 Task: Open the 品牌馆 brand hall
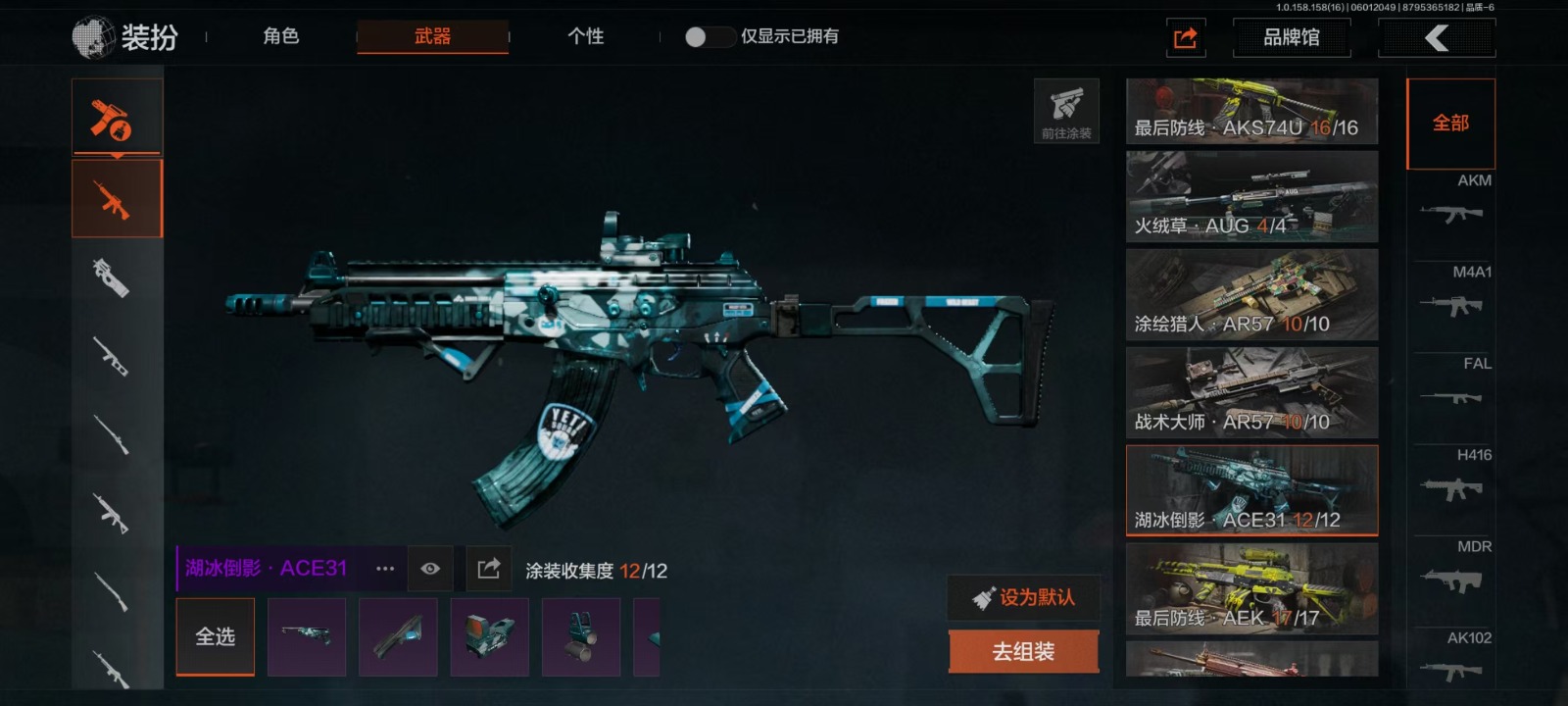pos(1291,37)
